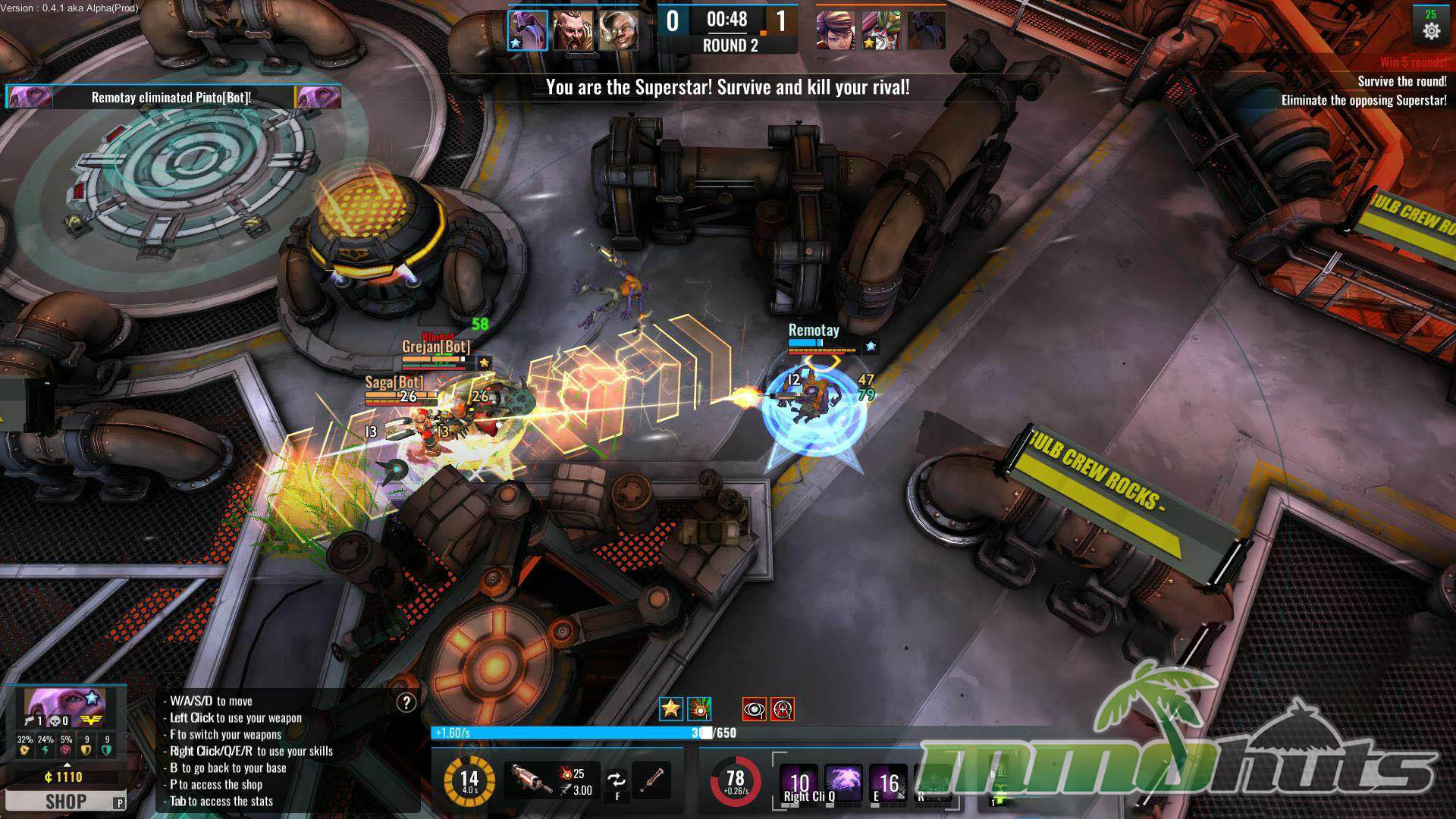Viewport: 1456px width, 819px height.
Task: Select the enemy Superstar portrait with gold star
Action: pos(880,31)
